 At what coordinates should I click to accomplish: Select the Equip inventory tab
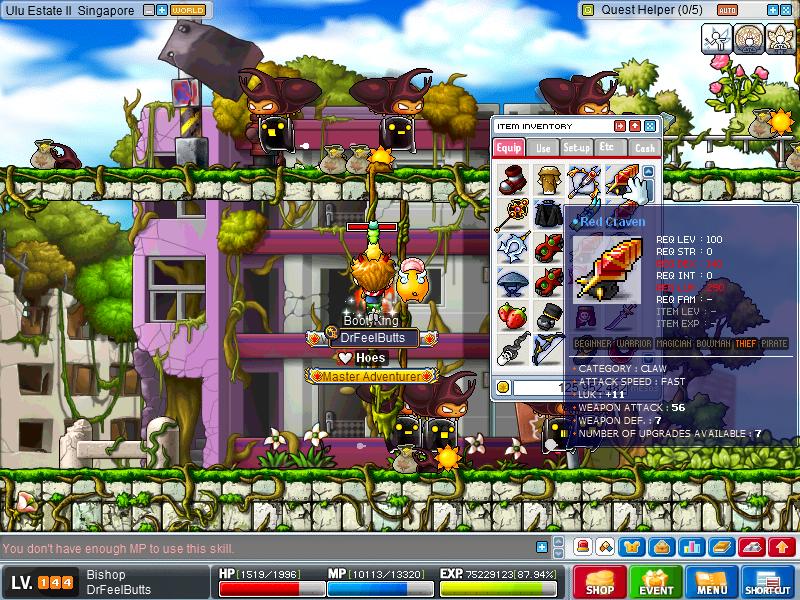509,147
